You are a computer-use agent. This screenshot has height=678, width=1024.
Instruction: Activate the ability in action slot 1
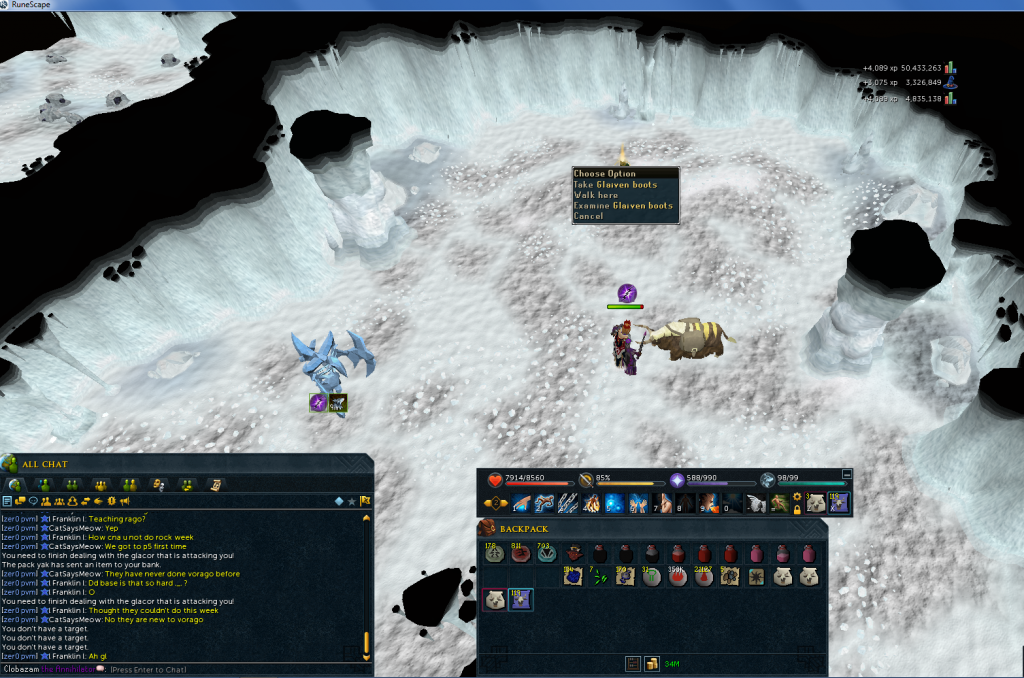pyautogui.click(x=522, y=503)
